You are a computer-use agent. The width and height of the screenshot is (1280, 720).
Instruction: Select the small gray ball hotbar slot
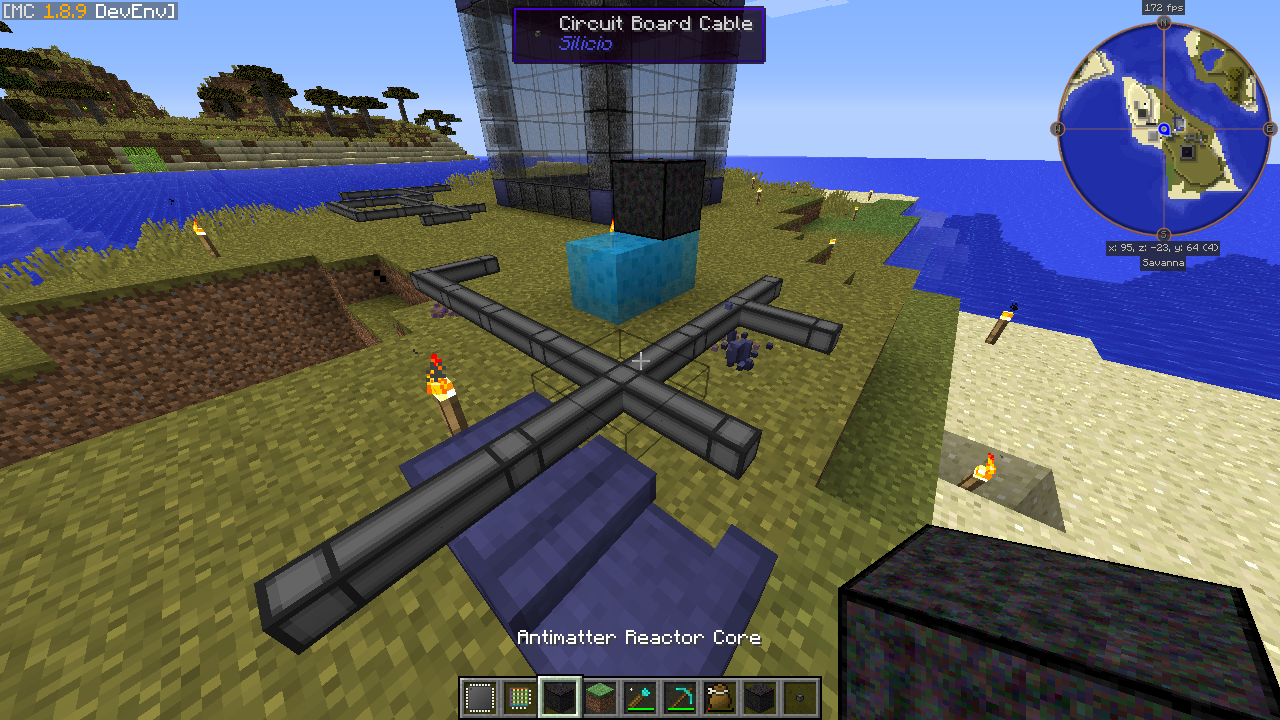800,697
